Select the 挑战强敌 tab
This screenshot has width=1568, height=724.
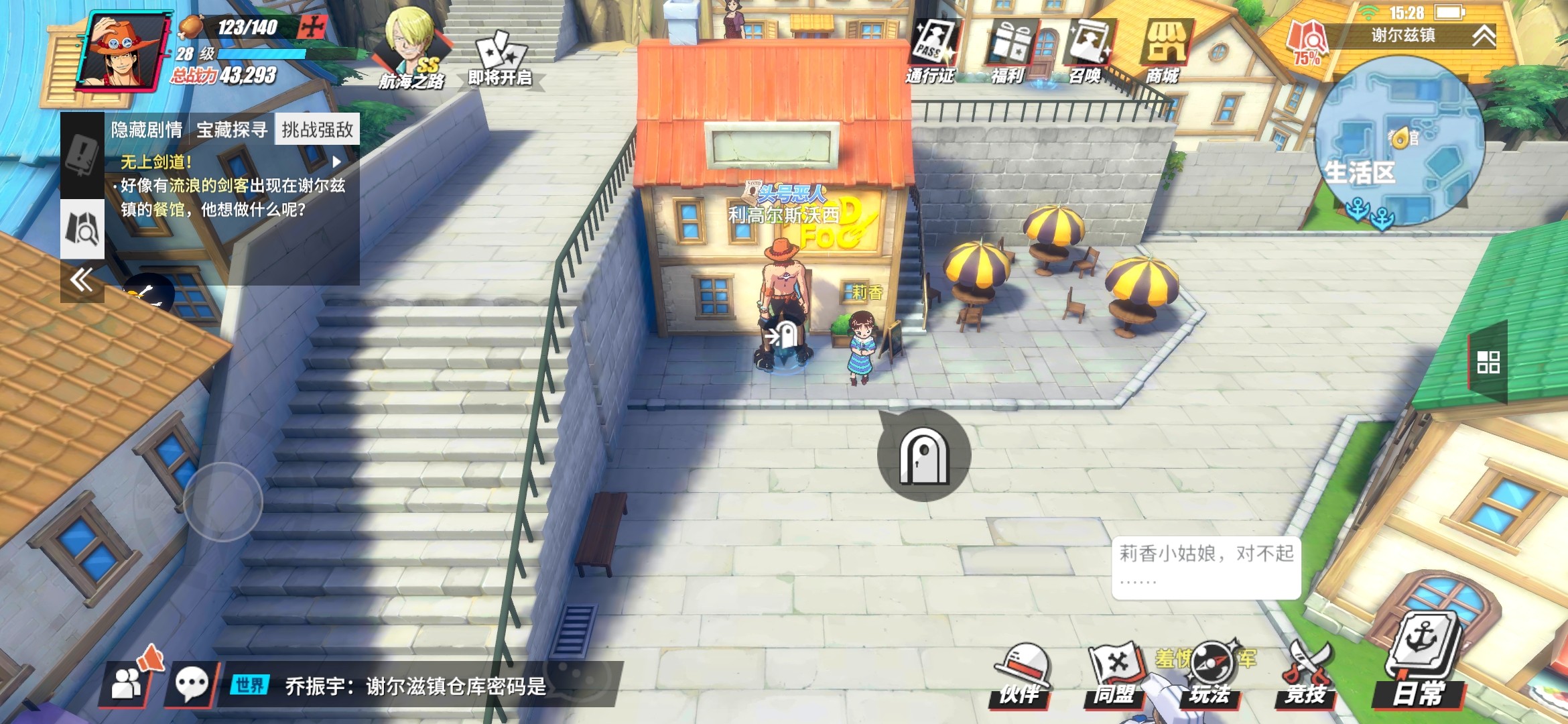pos(317,129)
